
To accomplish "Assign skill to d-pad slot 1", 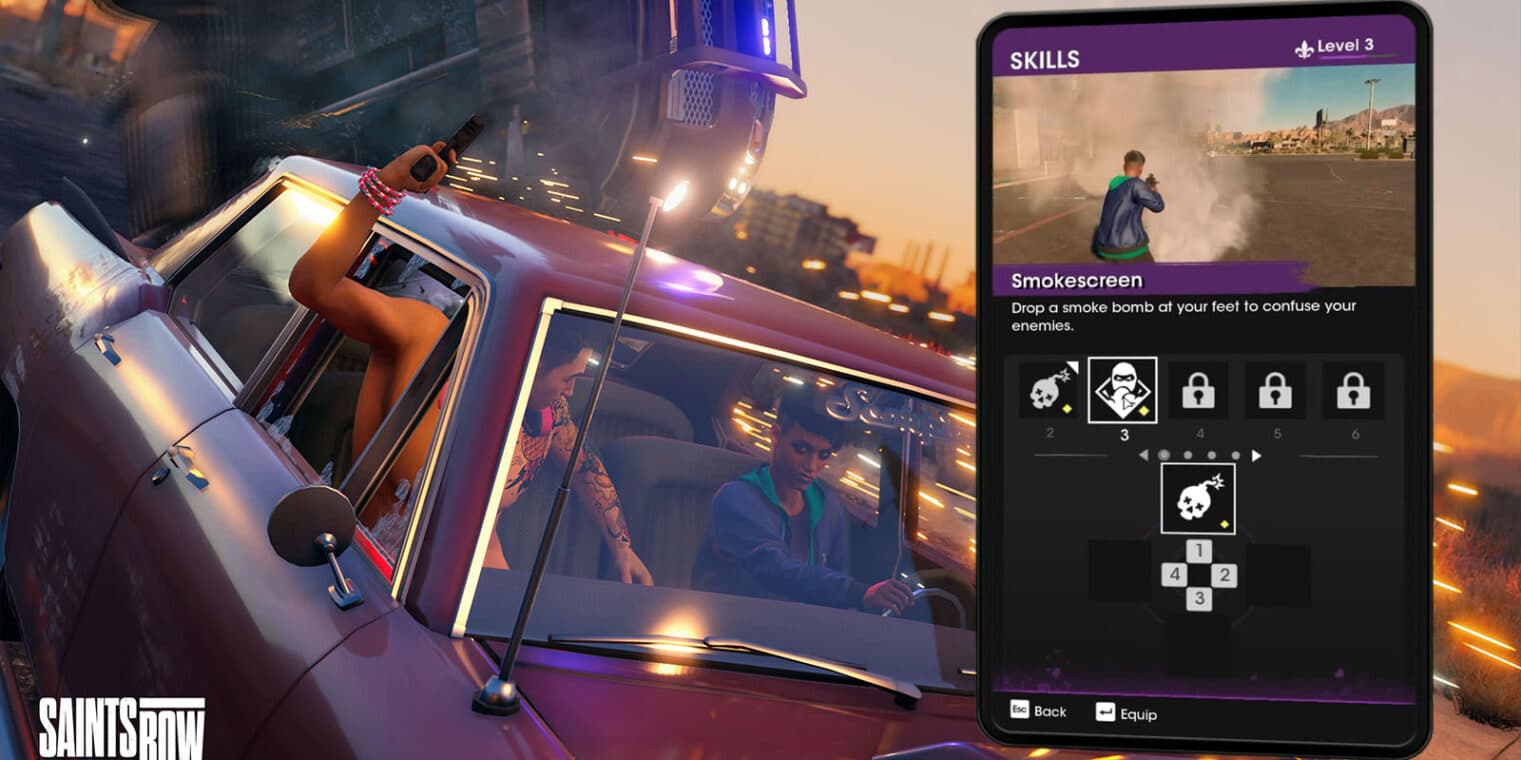I will click(x=1199, y=551).
